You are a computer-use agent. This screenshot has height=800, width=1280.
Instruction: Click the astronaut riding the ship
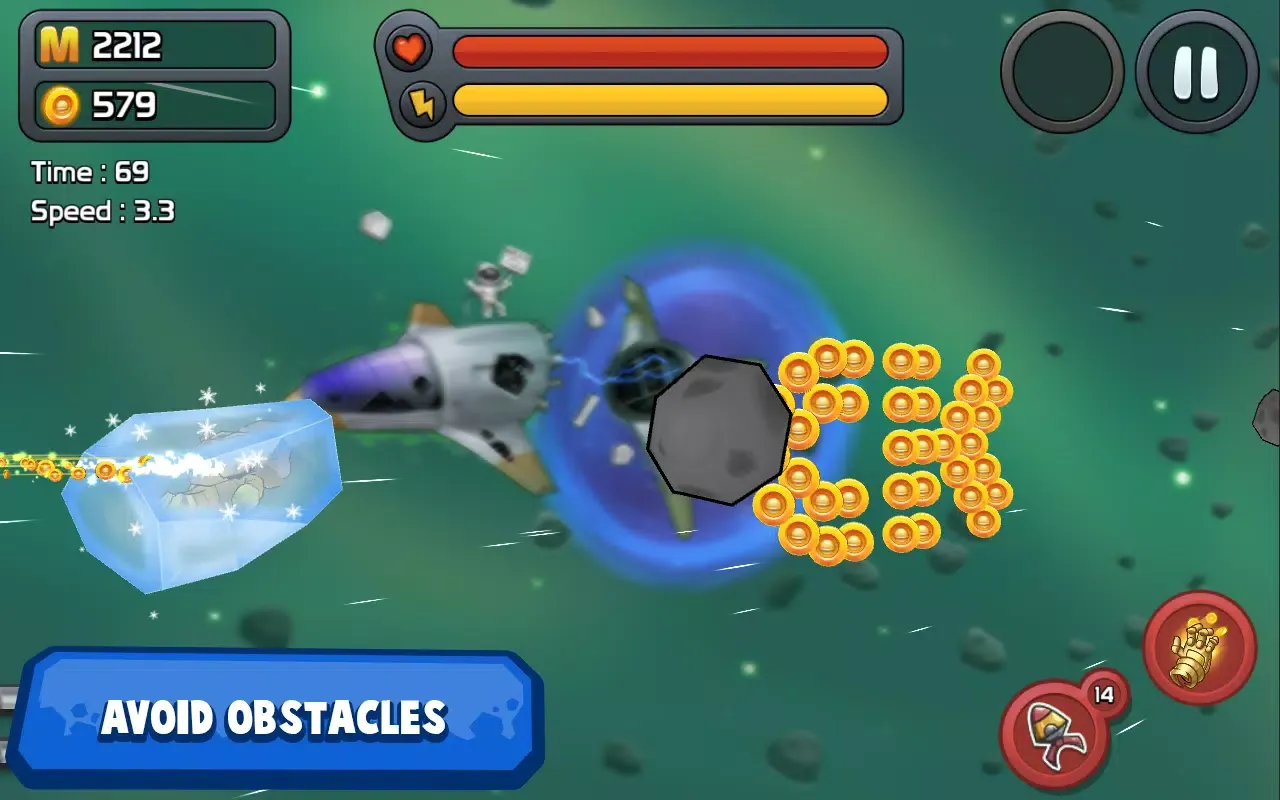(487, 285)
